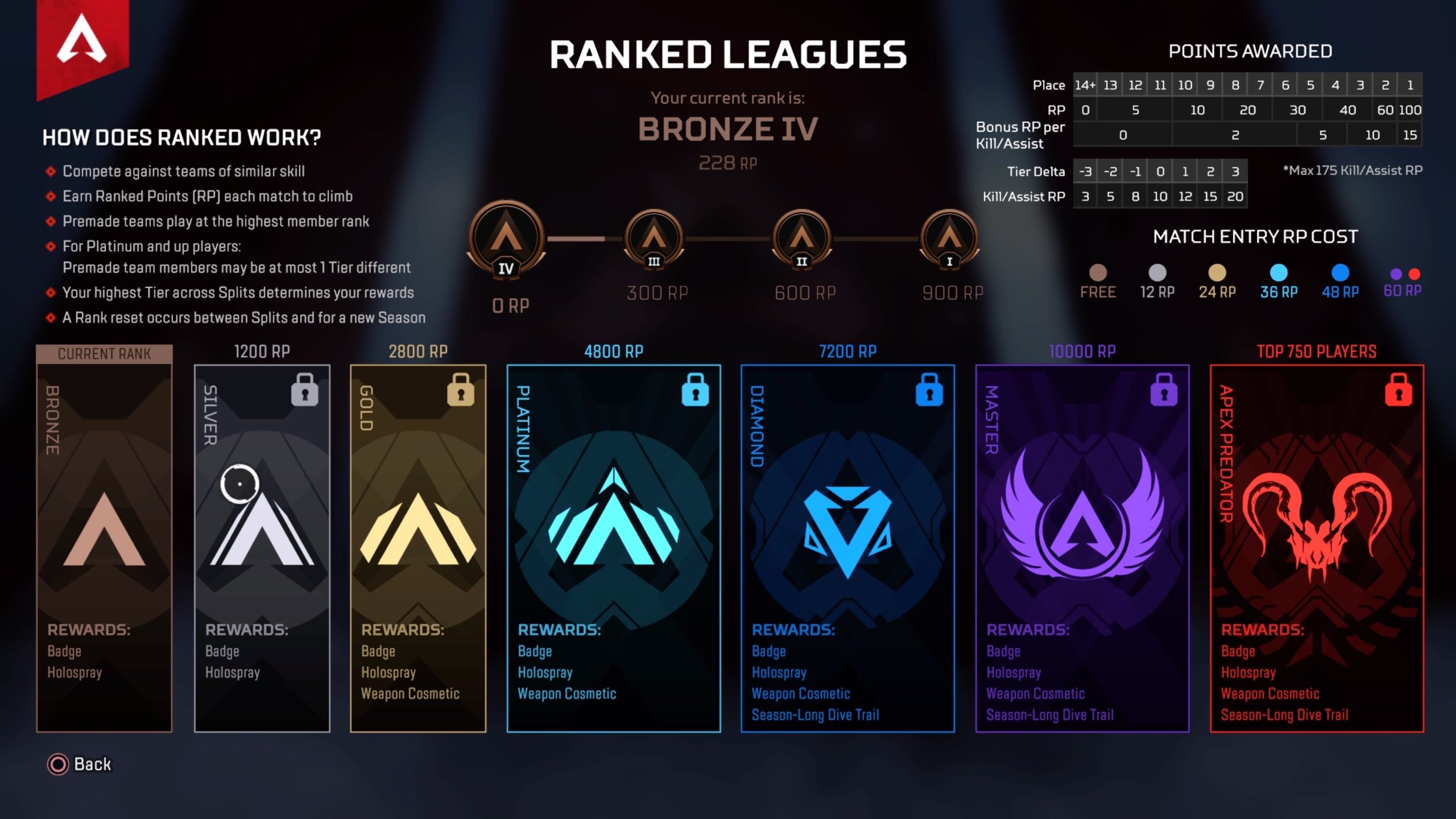Screen dimensions: 1456x819
Task: Go back using the Back label
Action: tap(92, 764)
